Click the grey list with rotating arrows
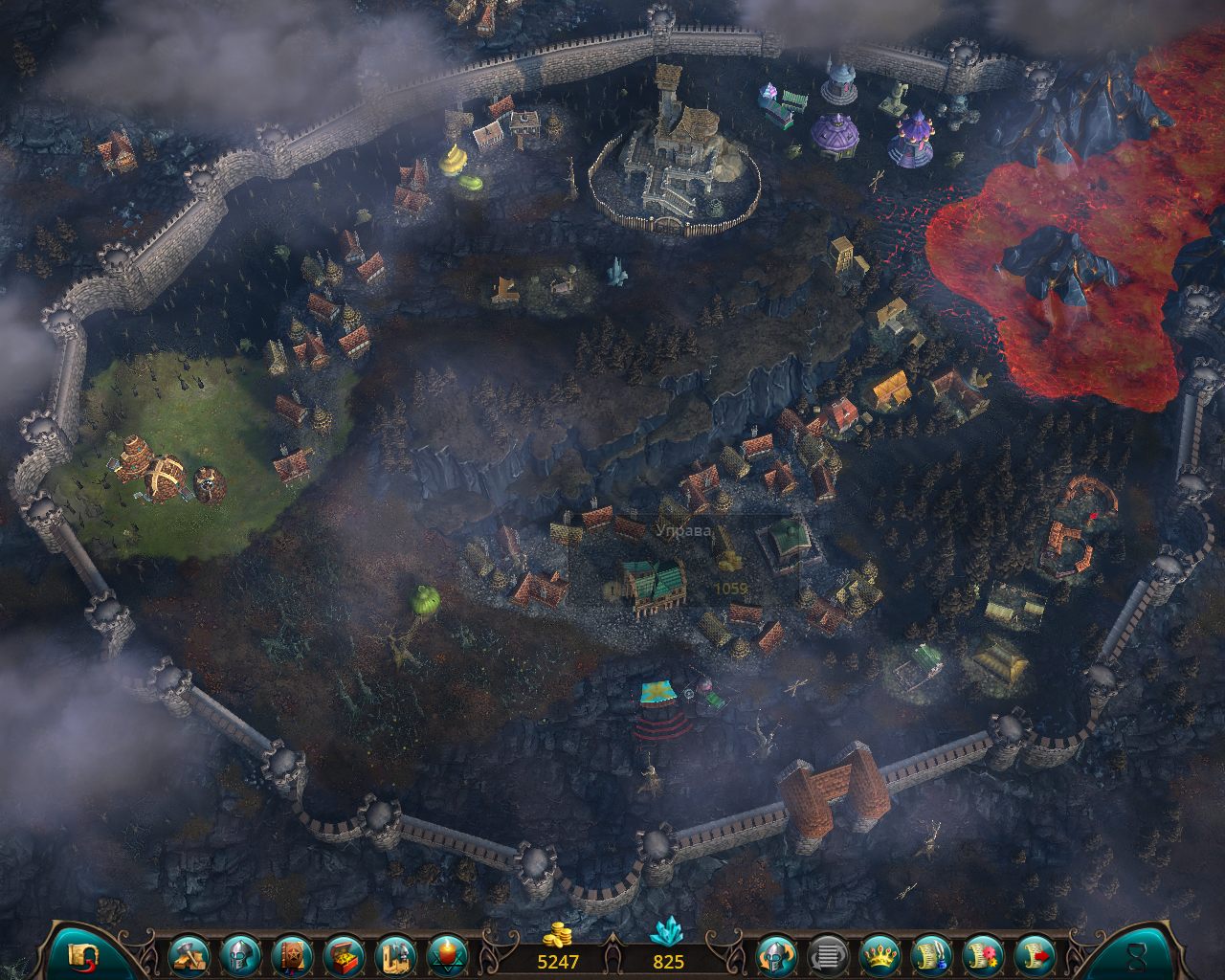This screenshot has height=980, width=1225. pos(828,955)
